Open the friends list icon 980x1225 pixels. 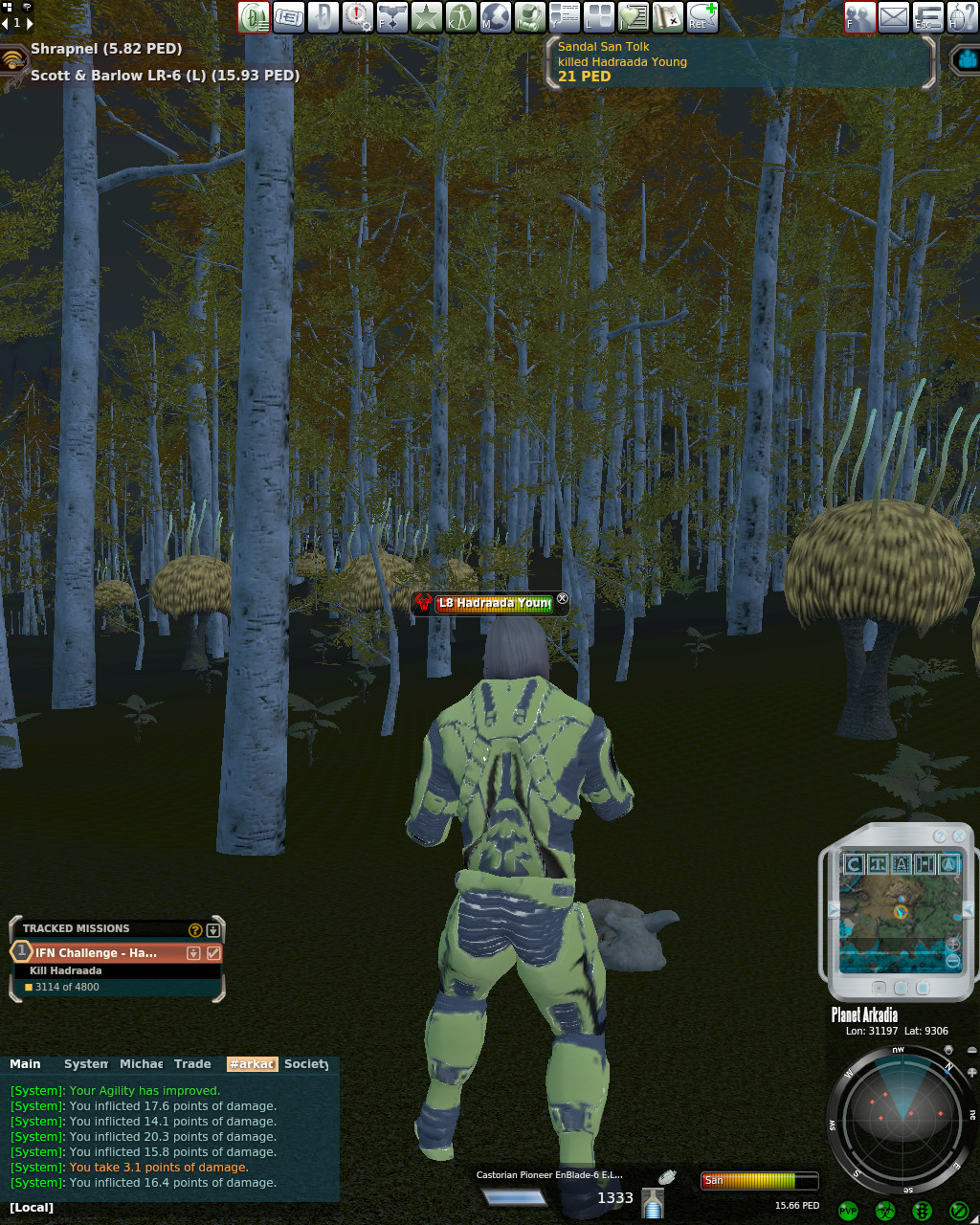tap(859, 17)
